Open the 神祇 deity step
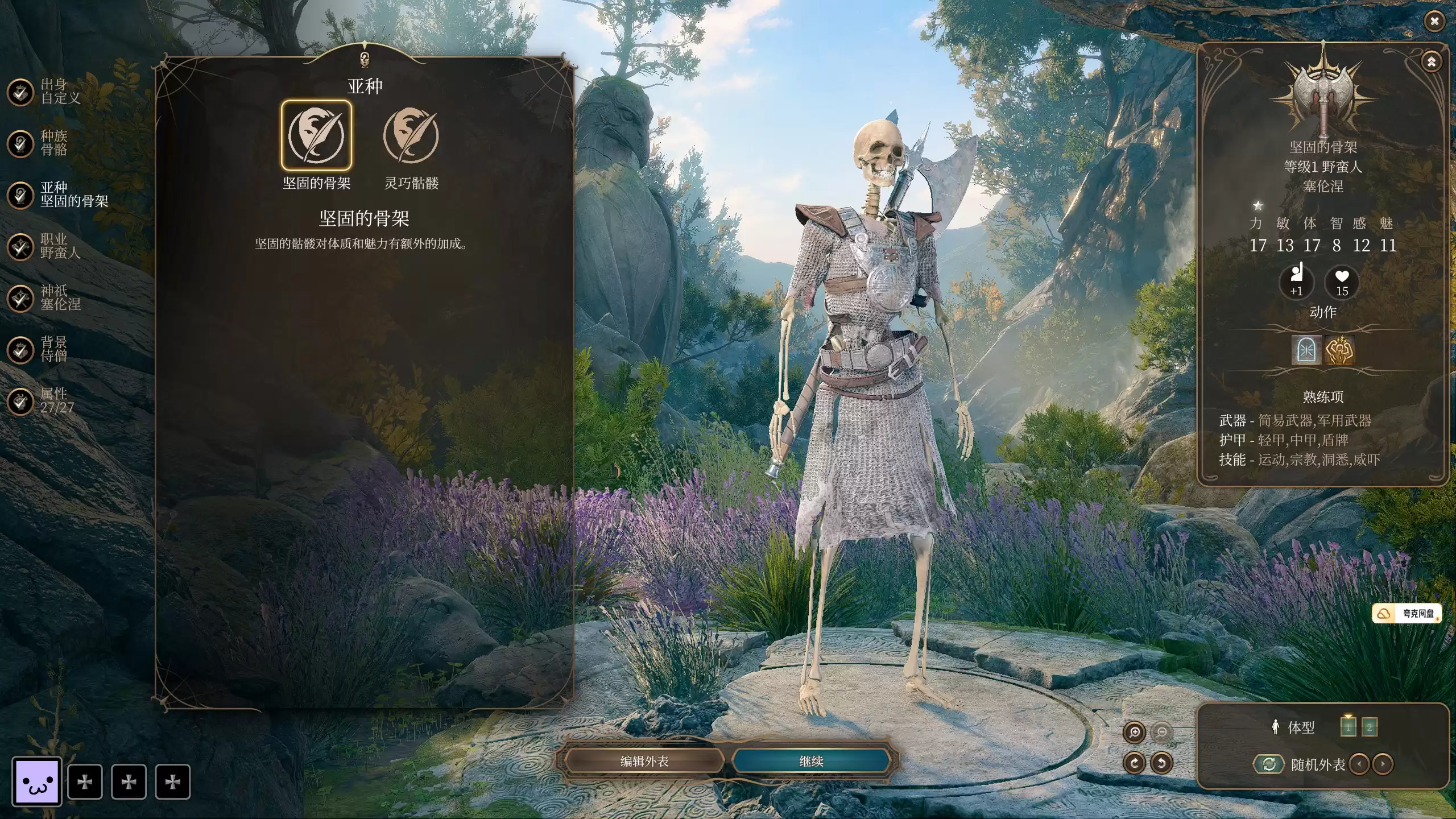Image resolution: width=1456 pixels, height=819 pixels. pos(20,298)
